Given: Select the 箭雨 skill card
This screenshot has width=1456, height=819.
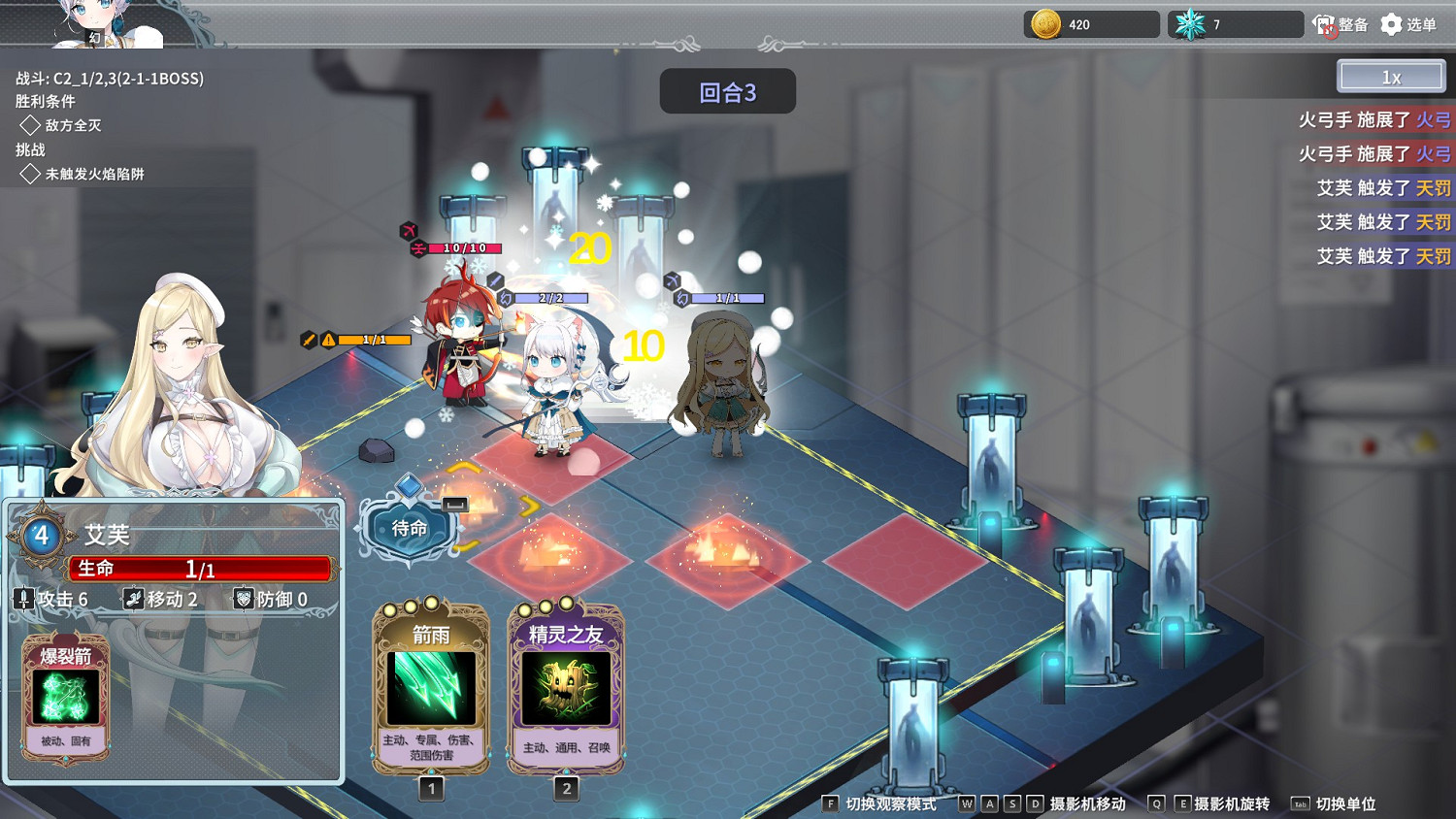Looking at the screenshot, I should coord(430,689).
